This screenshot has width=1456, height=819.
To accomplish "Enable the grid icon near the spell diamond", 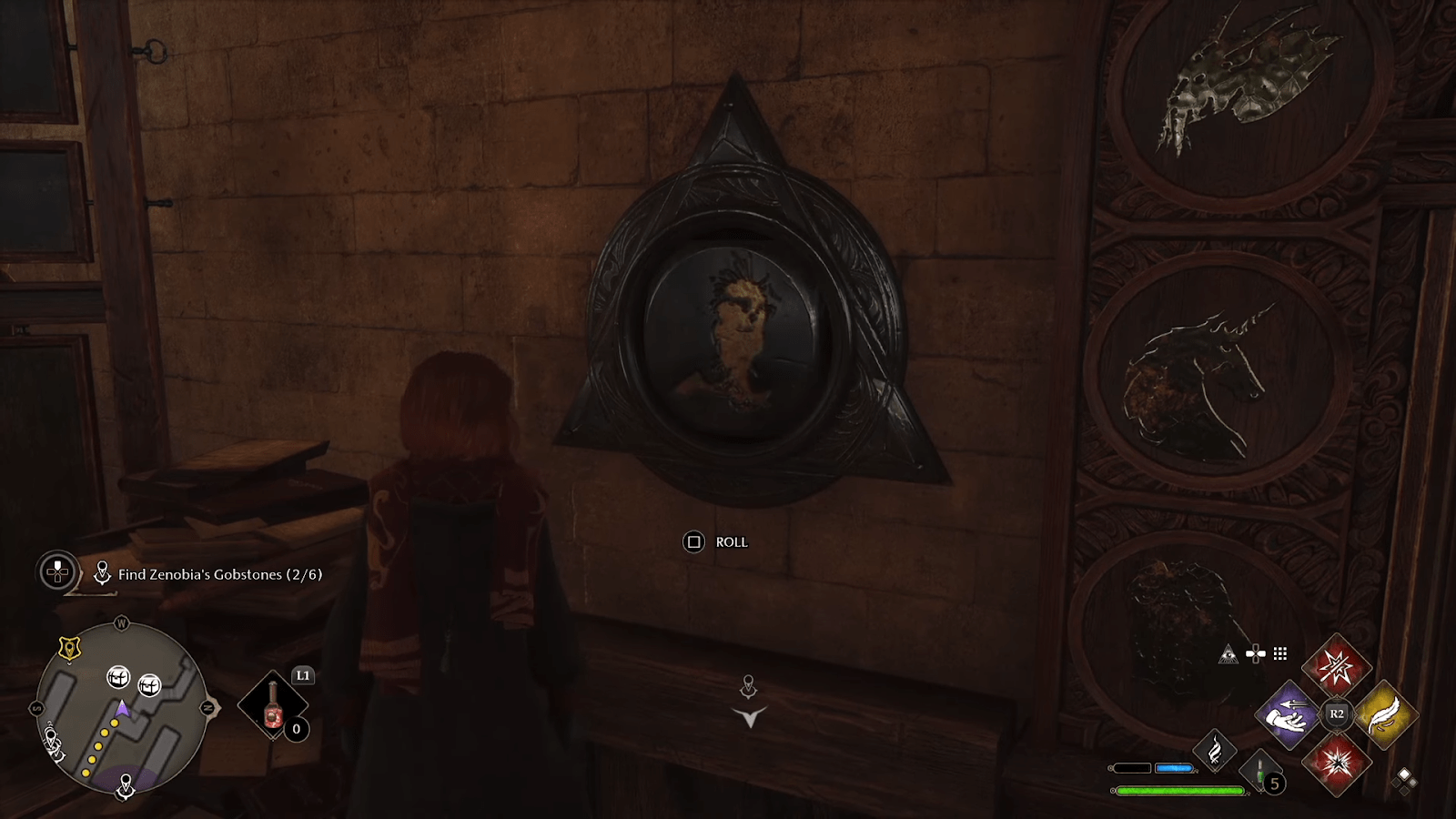I will click(1279, 653).
